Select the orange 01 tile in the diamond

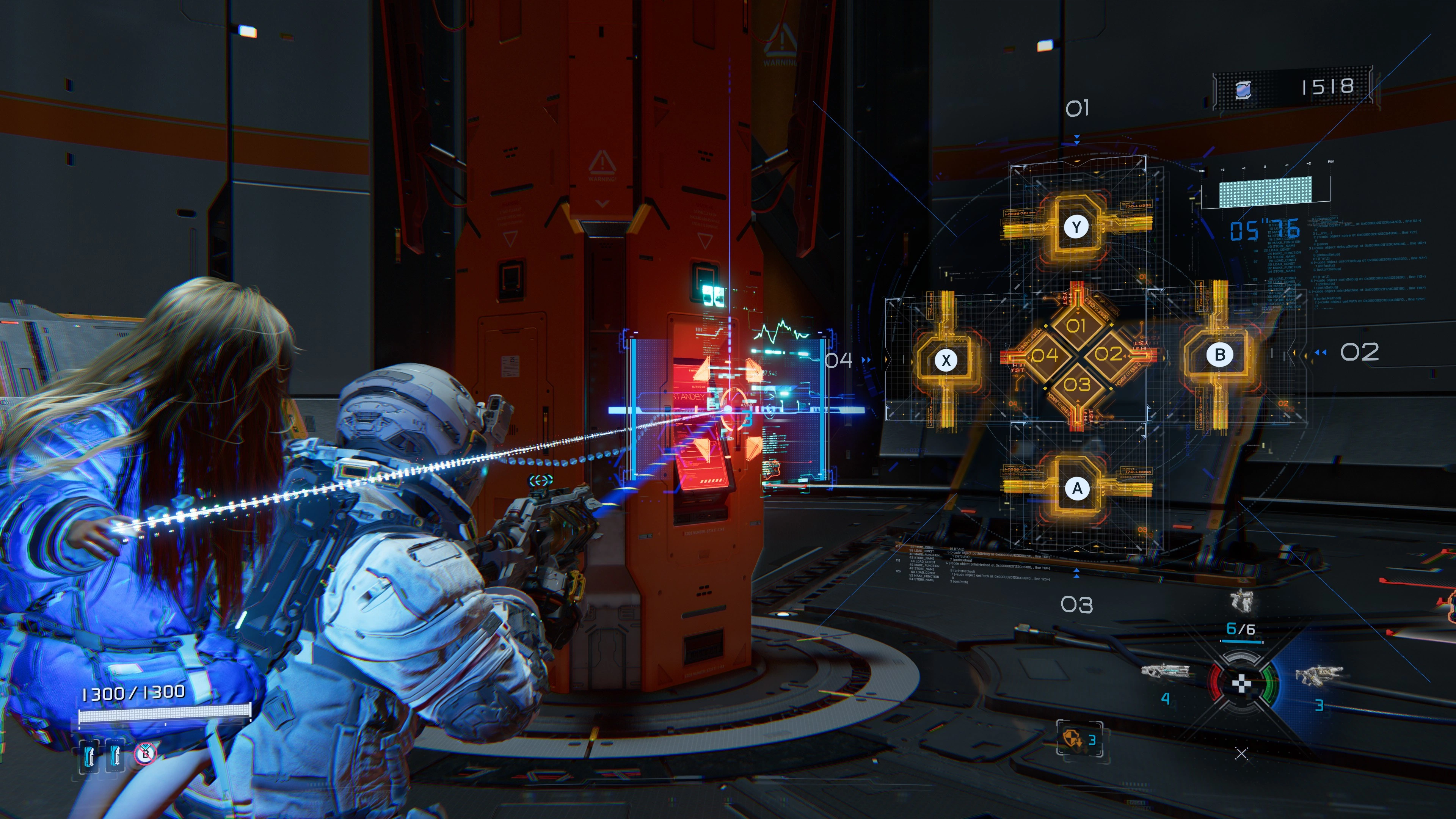[x=1076, y=326]
